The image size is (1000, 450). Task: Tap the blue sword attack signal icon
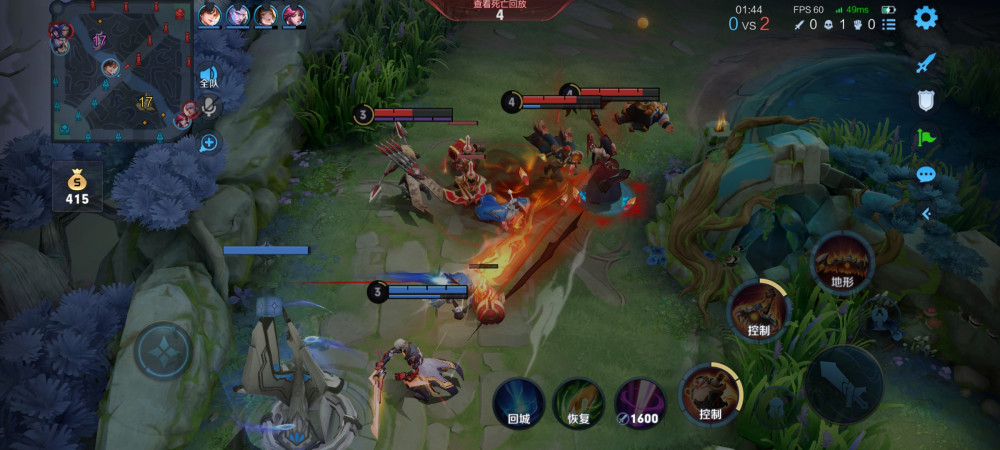pyautogui.click(x=926, y=62)
